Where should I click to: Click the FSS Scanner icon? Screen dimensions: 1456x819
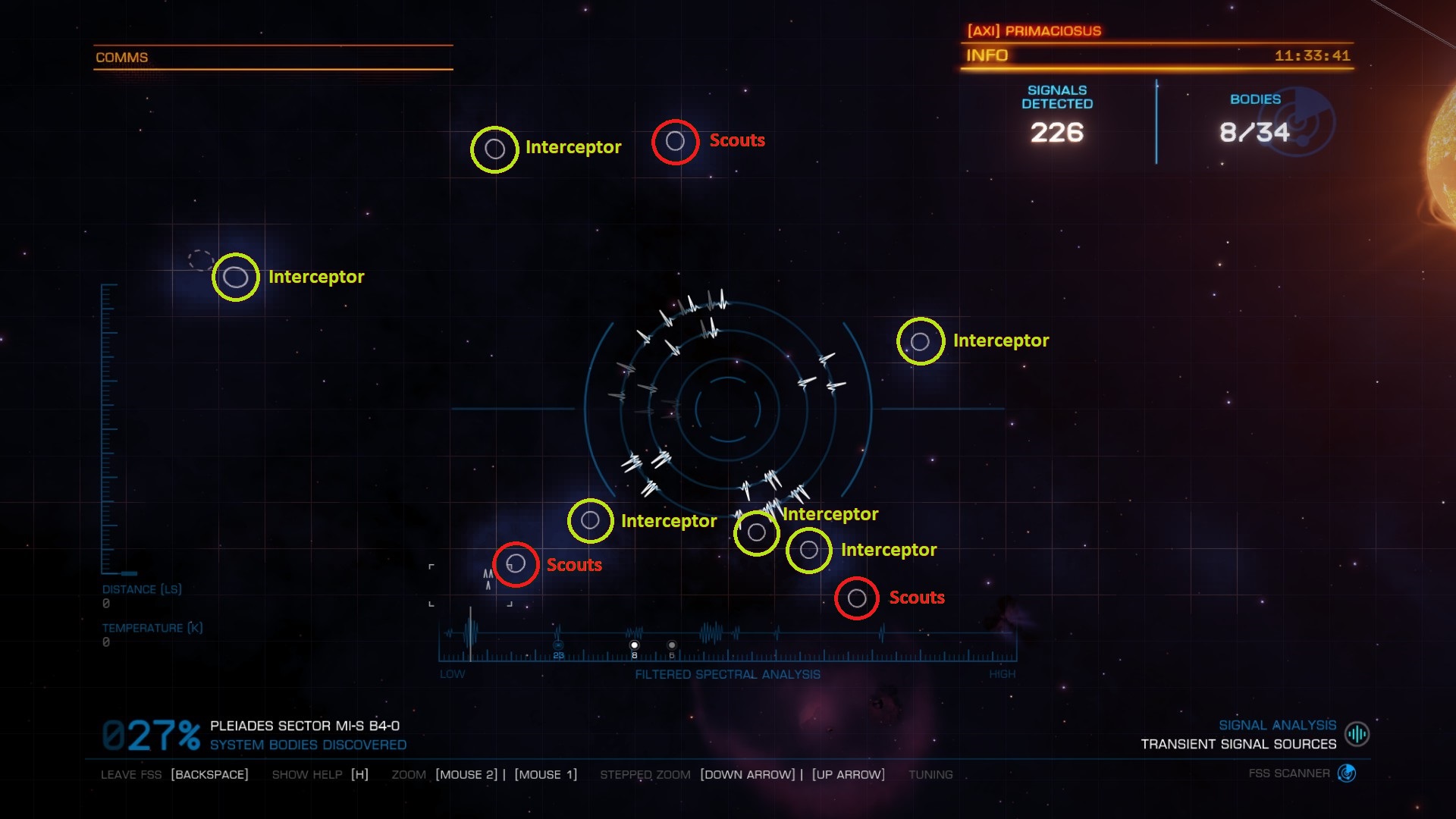click(x=1347, y=773)
